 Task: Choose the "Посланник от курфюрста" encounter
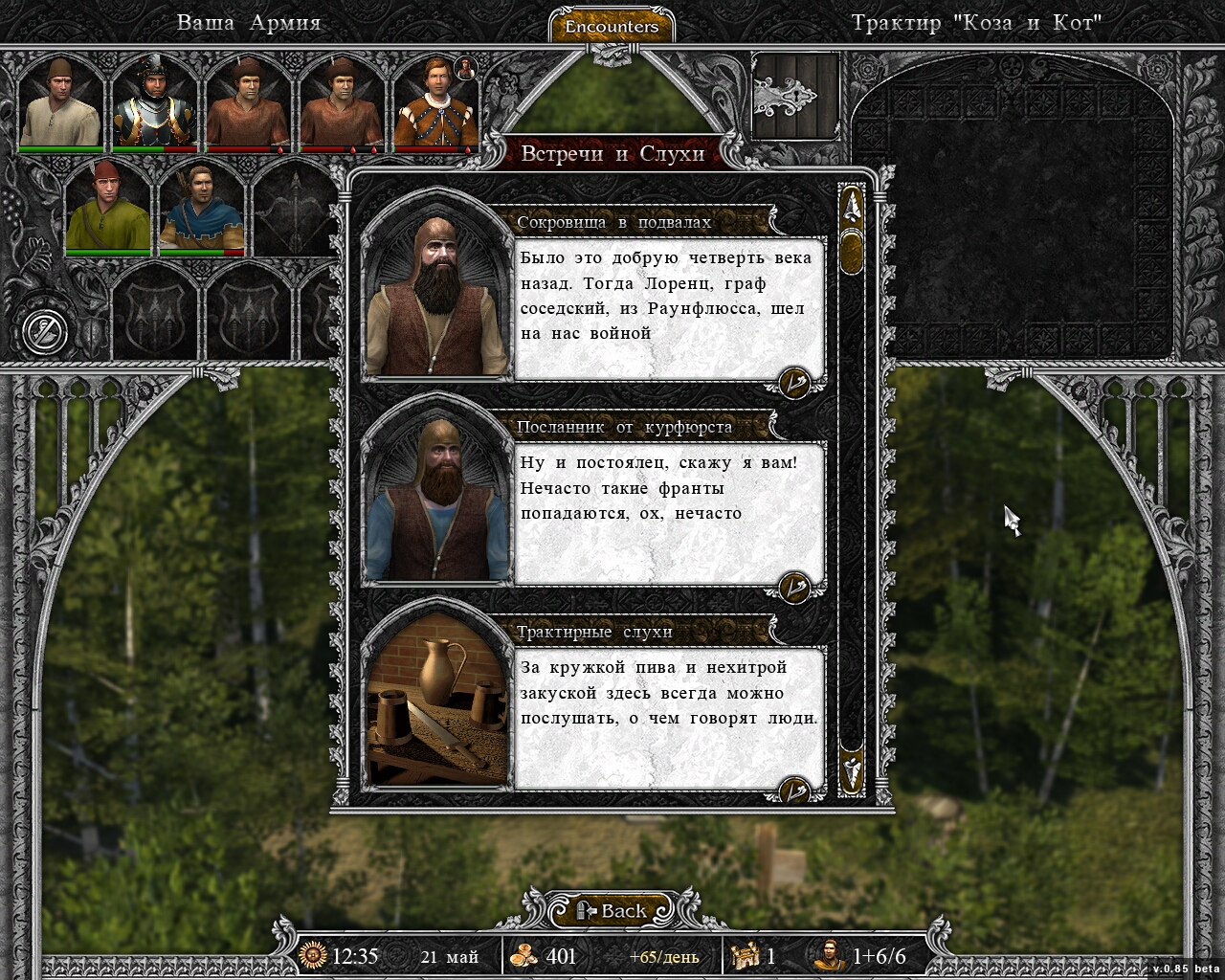tap(624, 428)
